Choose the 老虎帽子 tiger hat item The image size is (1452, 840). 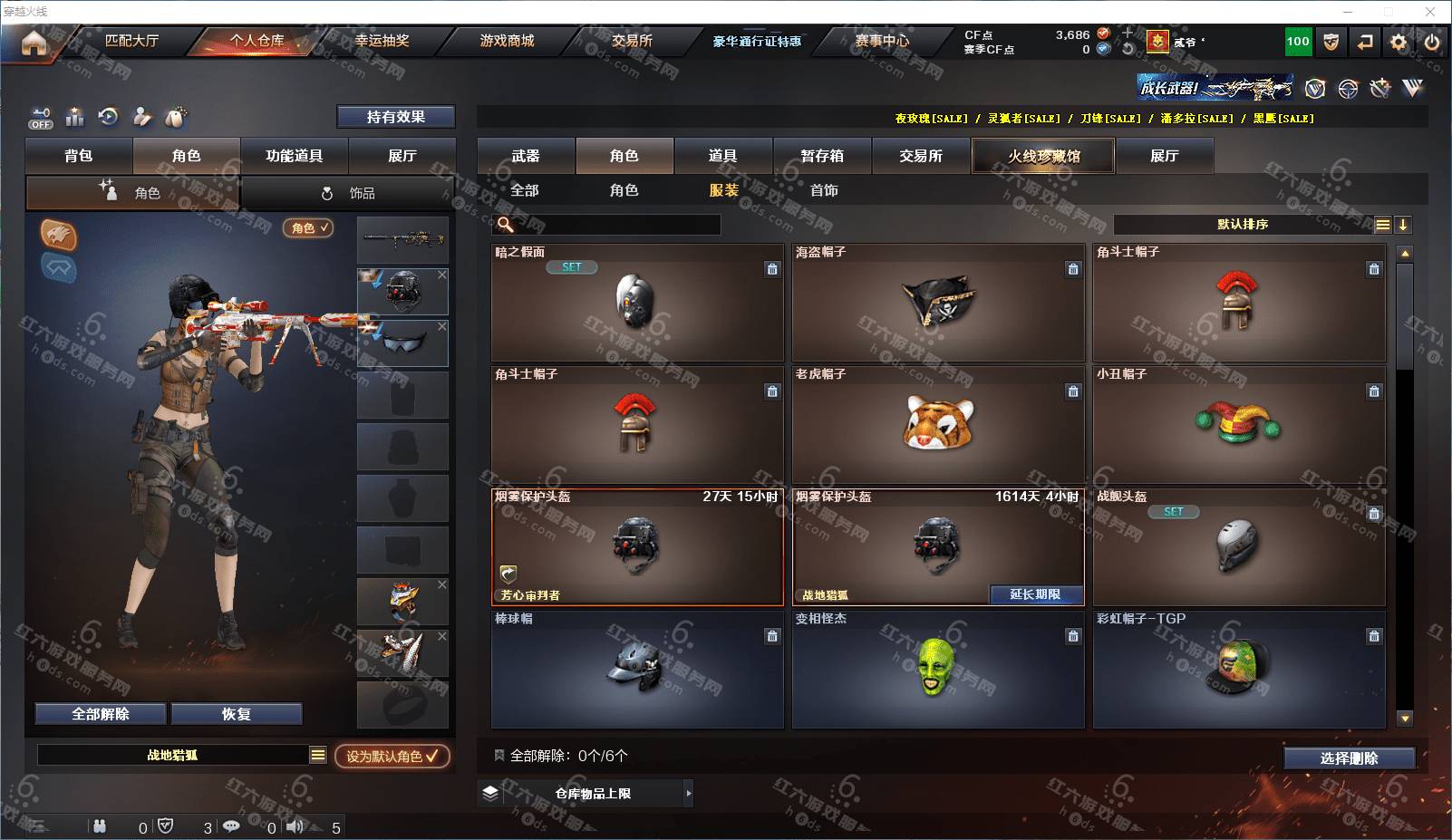[x=938, y=424]
